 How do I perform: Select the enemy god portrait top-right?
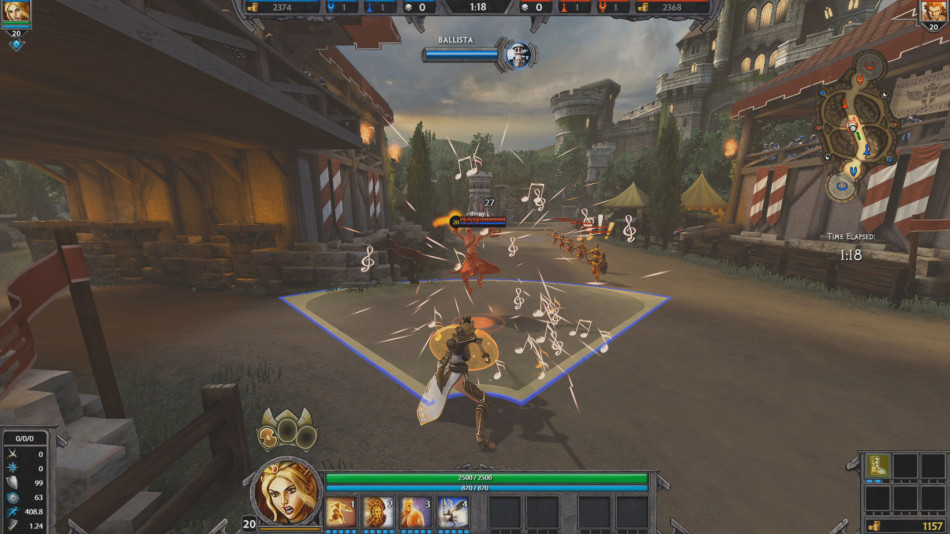pyautogui.click(x=934, y=12)
